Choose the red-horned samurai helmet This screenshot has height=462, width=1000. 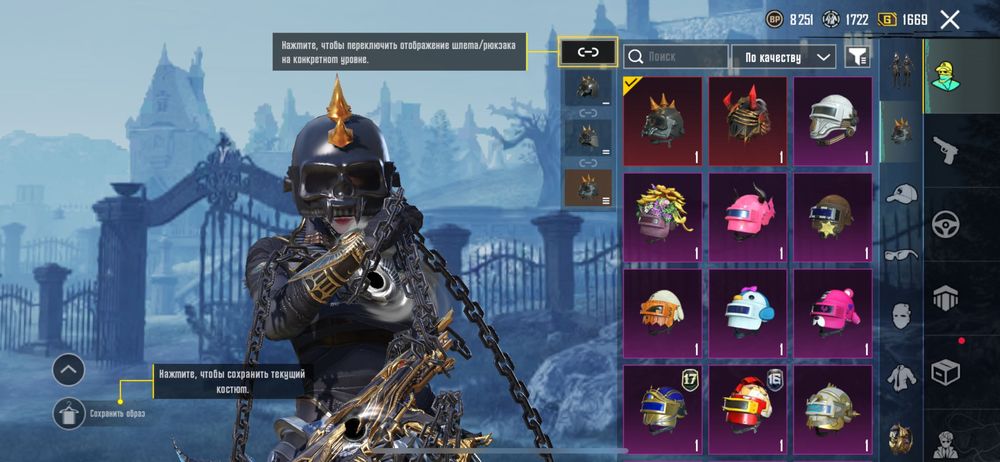748,121
